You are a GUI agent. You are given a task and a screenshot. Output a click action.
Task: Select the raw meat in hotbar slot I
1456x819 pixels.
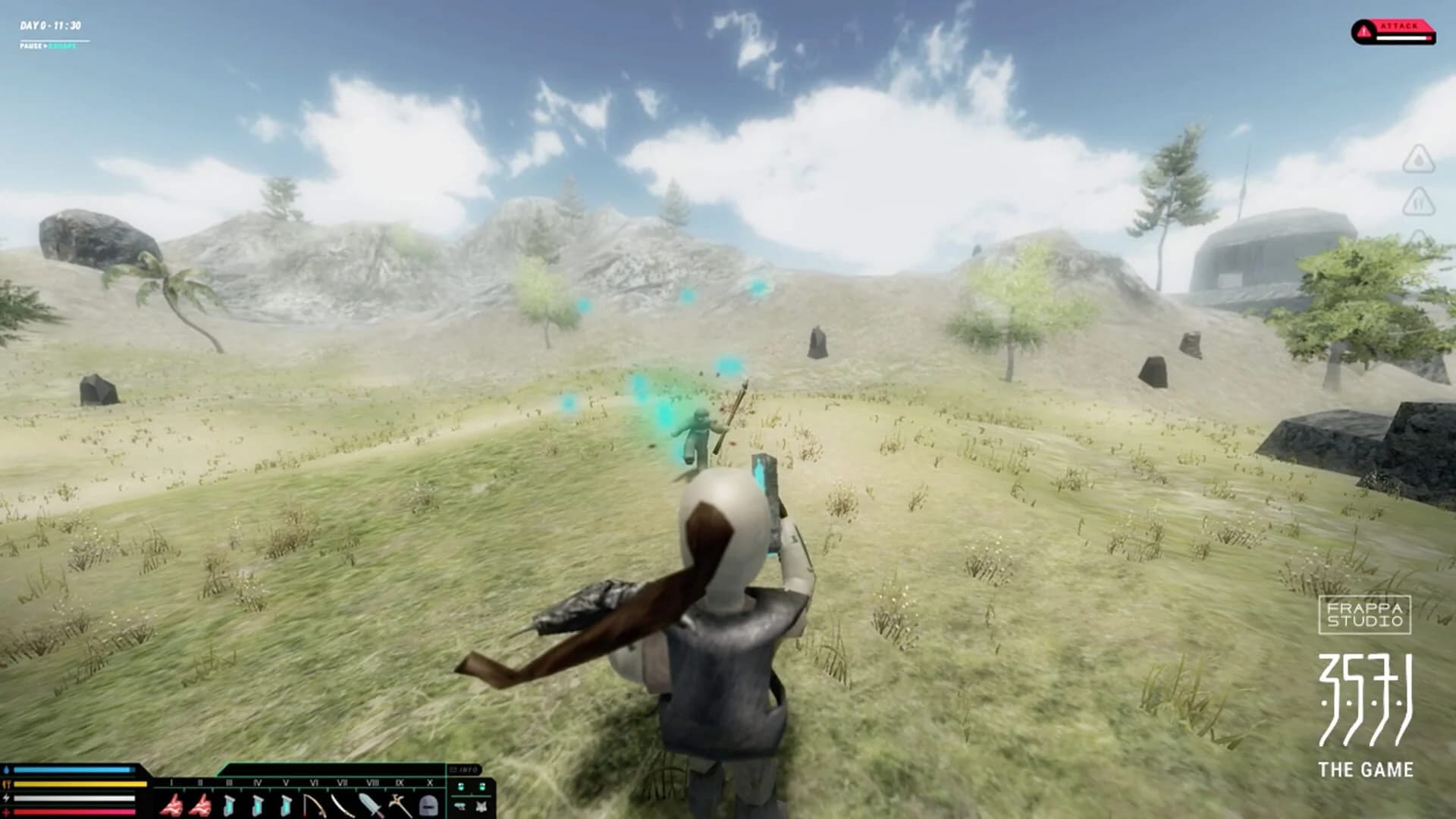point(171,805)
